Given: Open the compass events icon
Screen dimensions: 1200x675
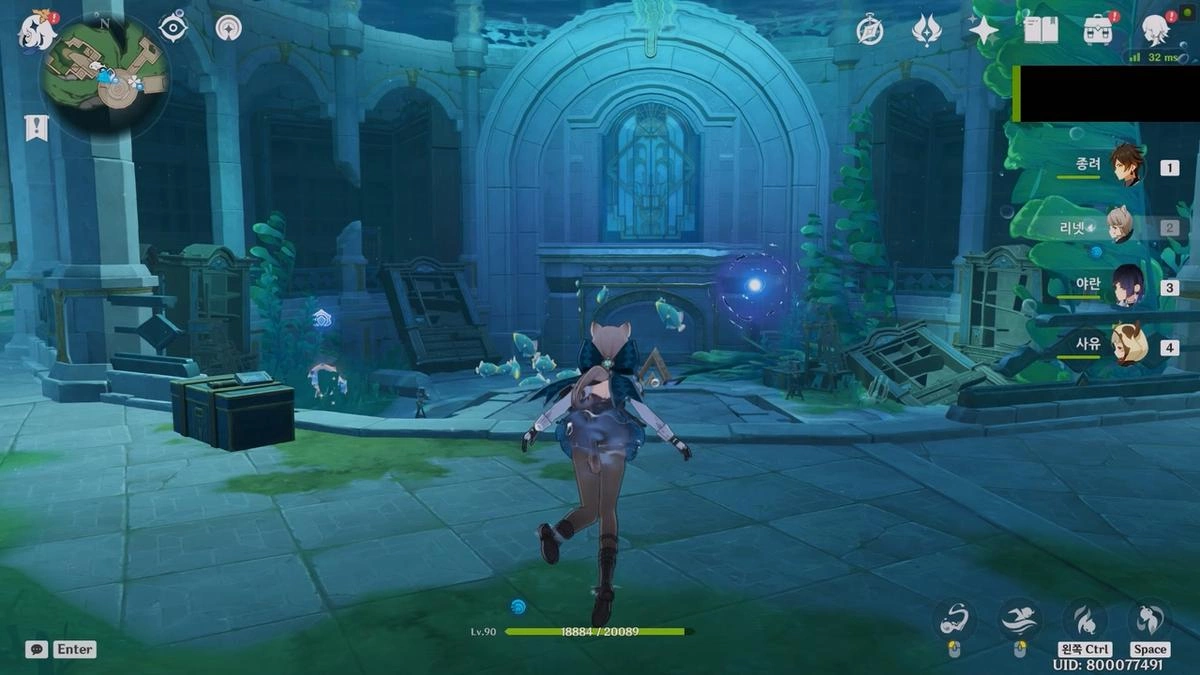Looking at the screenshot, I should (870, 31).
